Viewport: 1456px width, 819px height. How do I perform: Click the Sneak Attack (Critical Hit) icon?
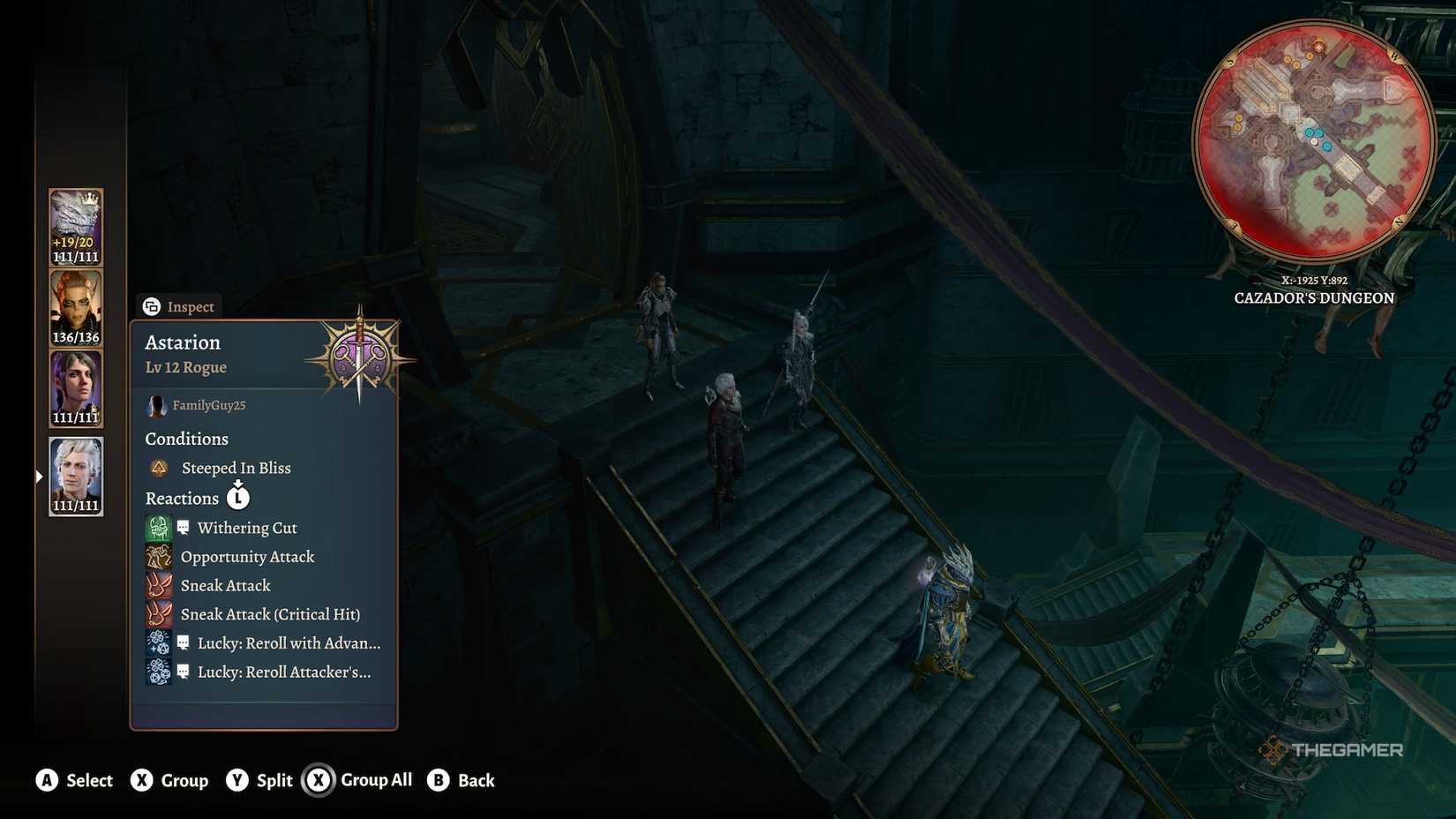pyautogui.click(x=159, y=614)
